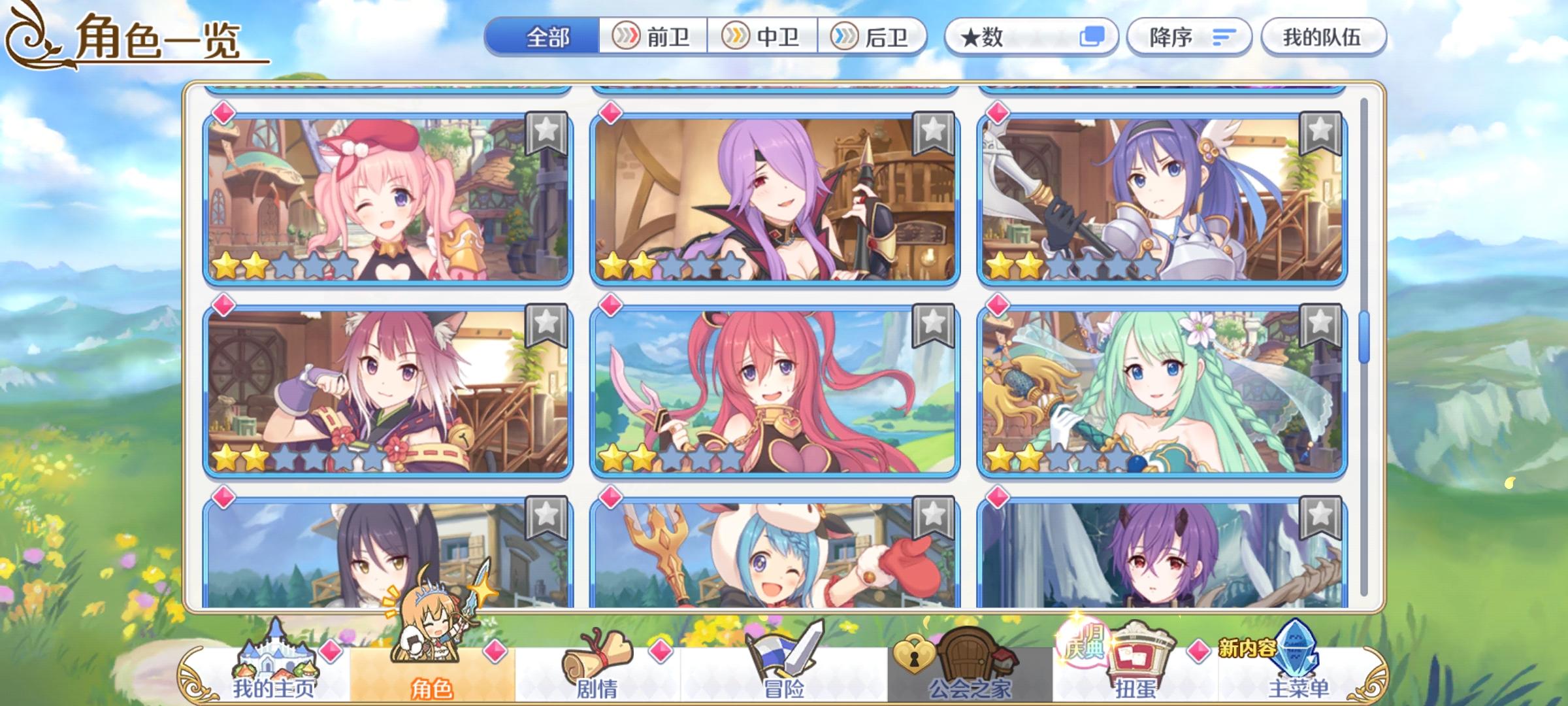Select the 中卫 midguard filter button

(x=764, y=37)
